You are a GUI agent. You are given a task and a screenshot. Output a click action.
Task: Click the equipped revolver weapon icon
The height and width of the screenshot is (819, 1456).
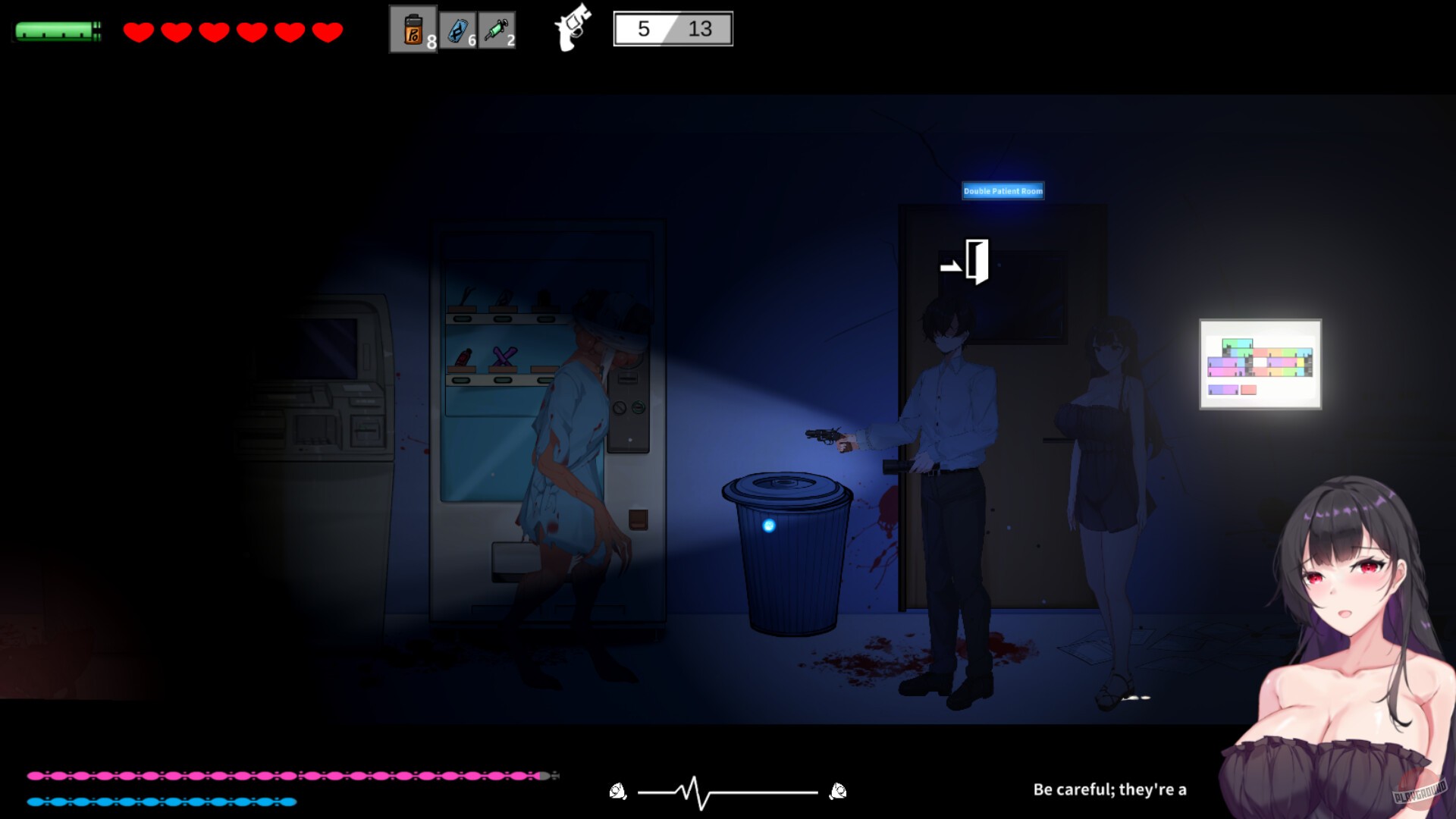coord(570,29)
